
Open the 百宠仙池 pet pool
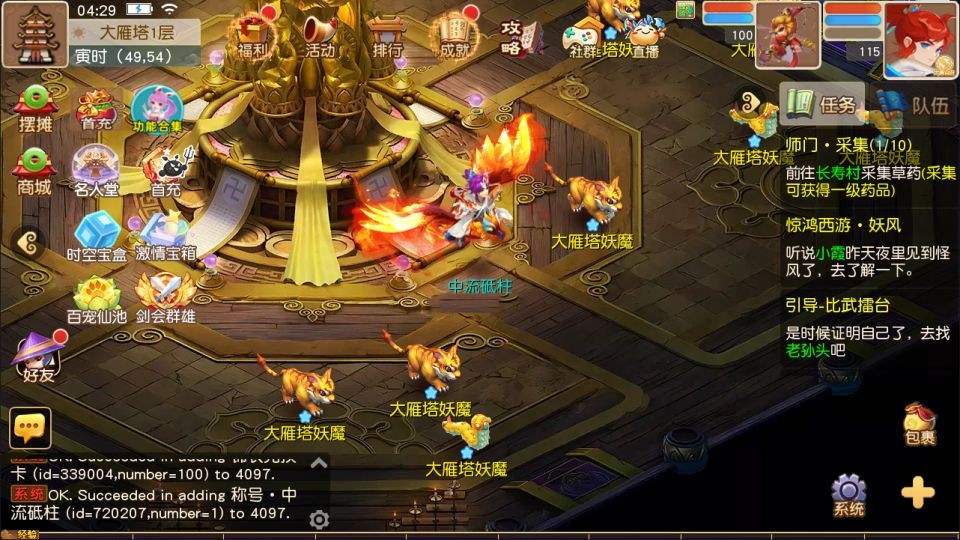pos(96,299)
